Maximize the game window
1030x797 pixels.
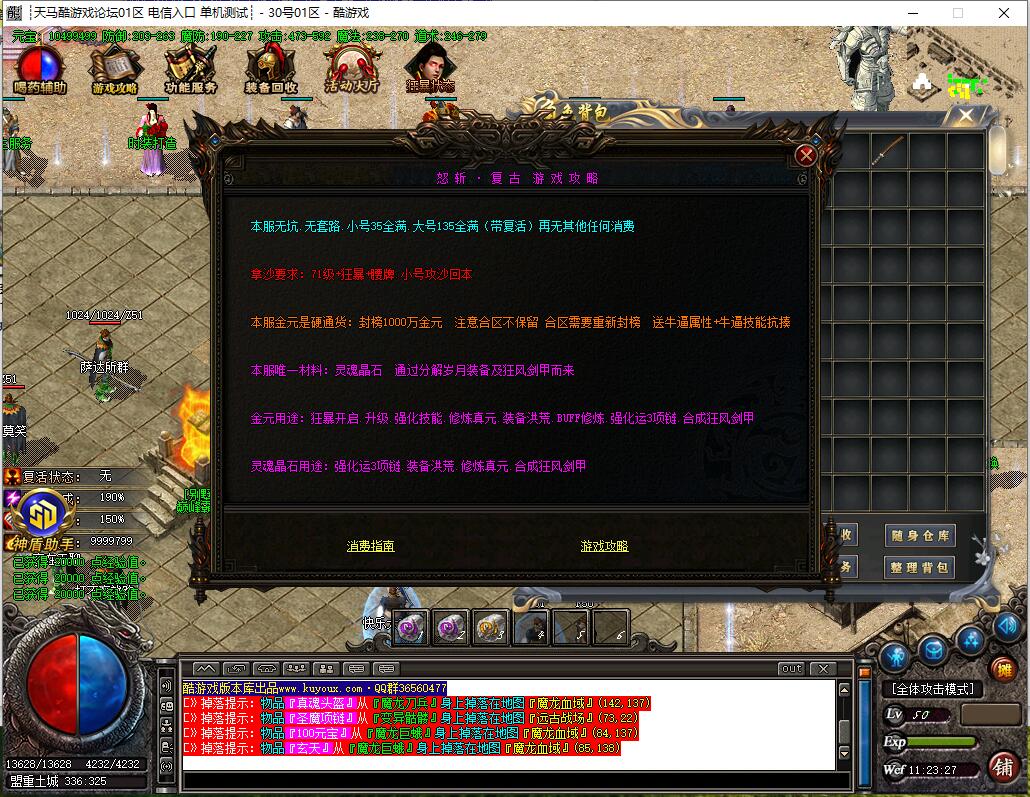click(x=957, y=13)
